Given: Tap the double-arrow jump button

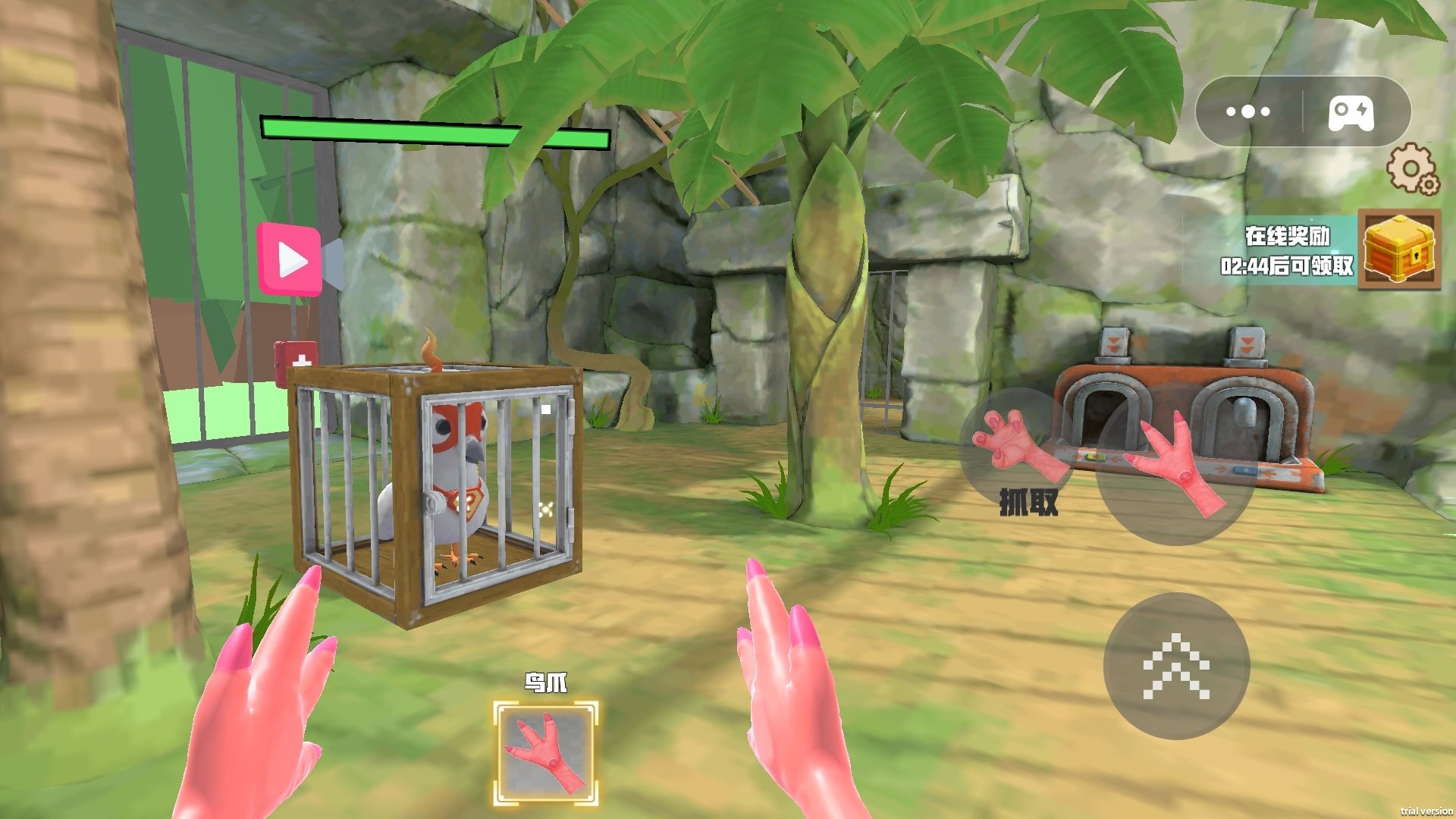Looking at the screenshot, I should [1175, 665].
